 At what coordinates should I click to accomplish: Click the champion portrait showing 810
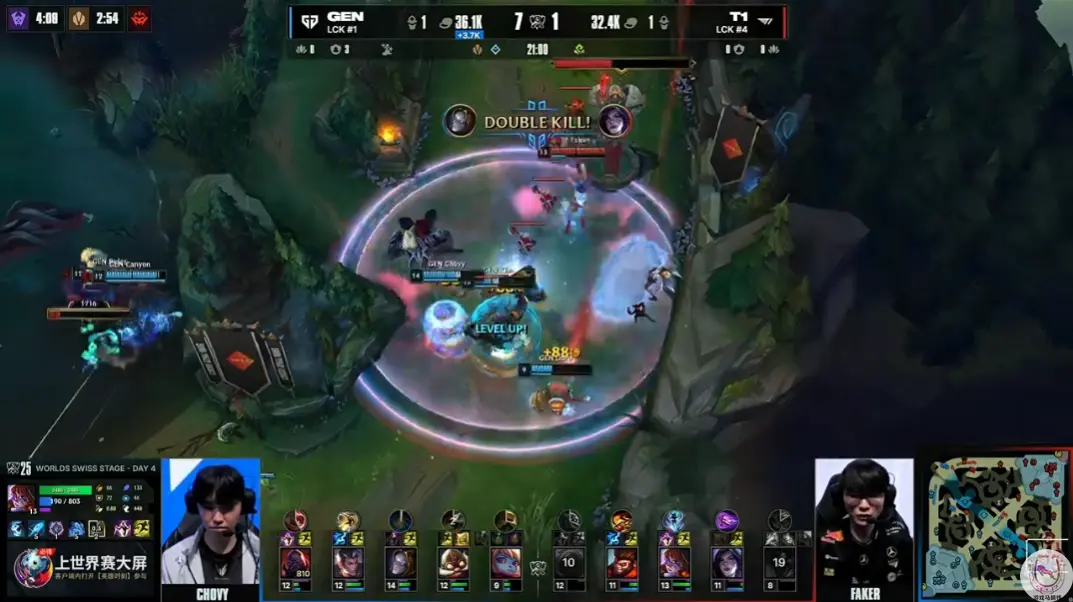pyautogui.click(x=296, y=562)
